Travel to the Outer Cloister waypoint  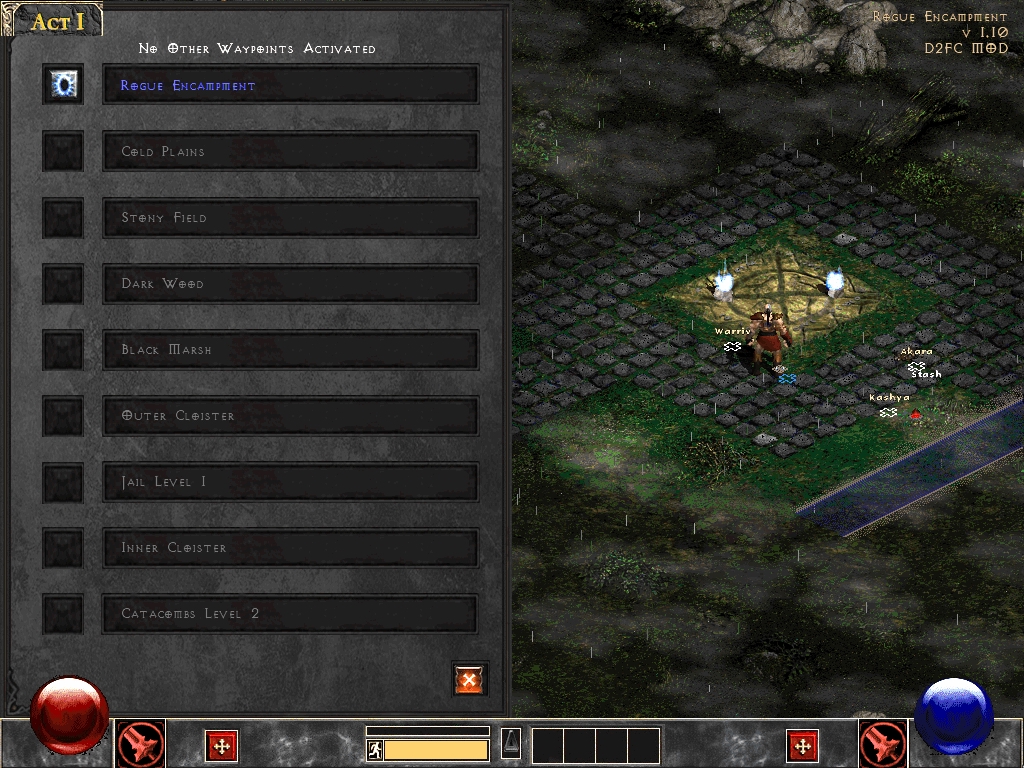pos(290,415)
